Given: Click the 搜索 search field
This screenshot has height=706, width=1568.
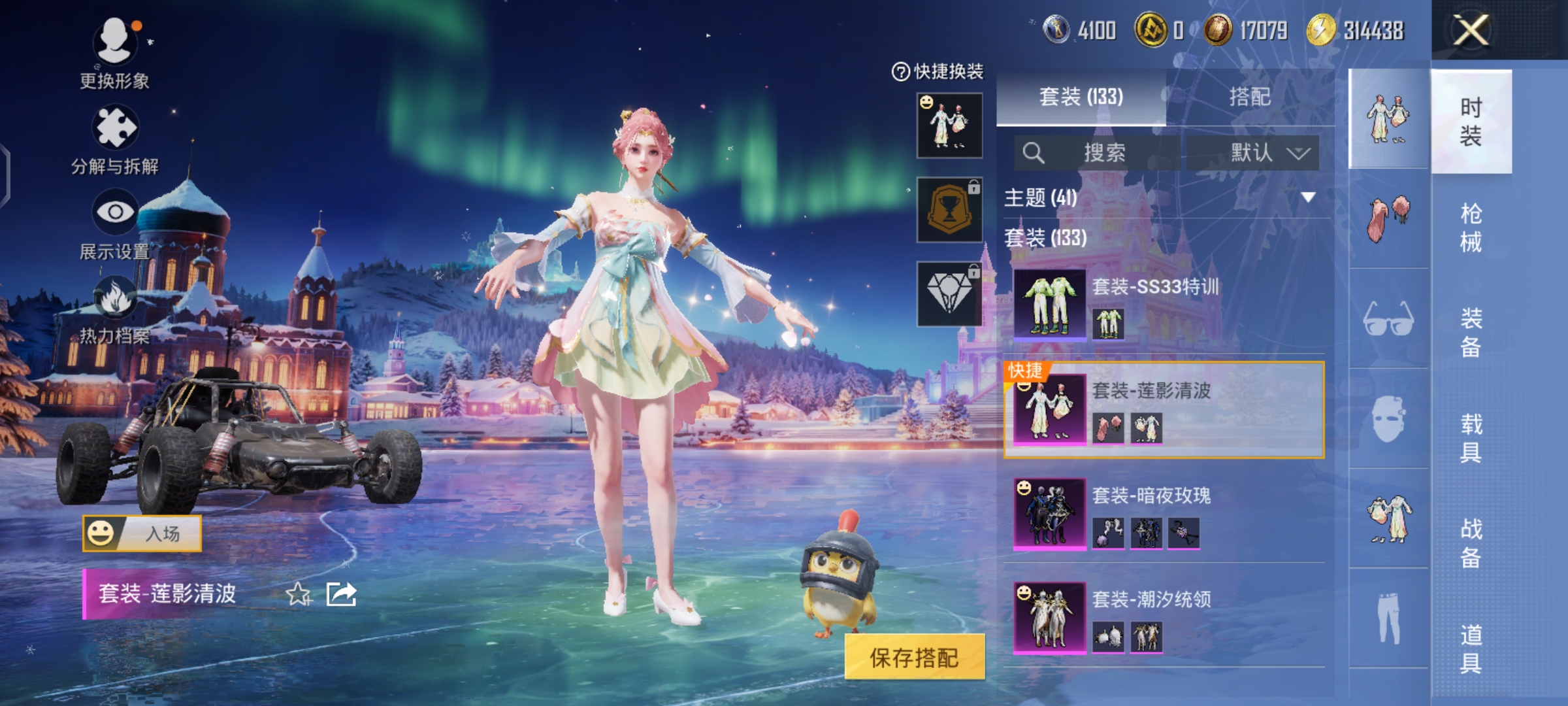Looking at the screenshot, I should (x=1098, y=153).
